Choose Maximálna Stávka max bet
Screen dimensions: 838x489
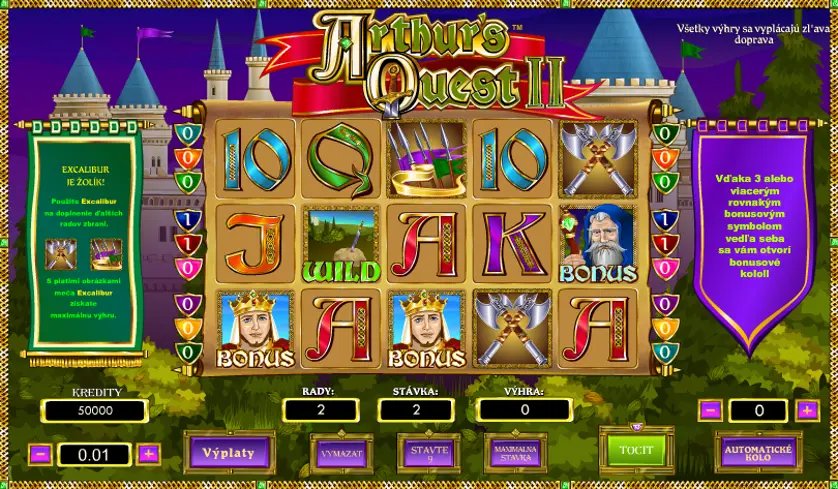point(516,453)
